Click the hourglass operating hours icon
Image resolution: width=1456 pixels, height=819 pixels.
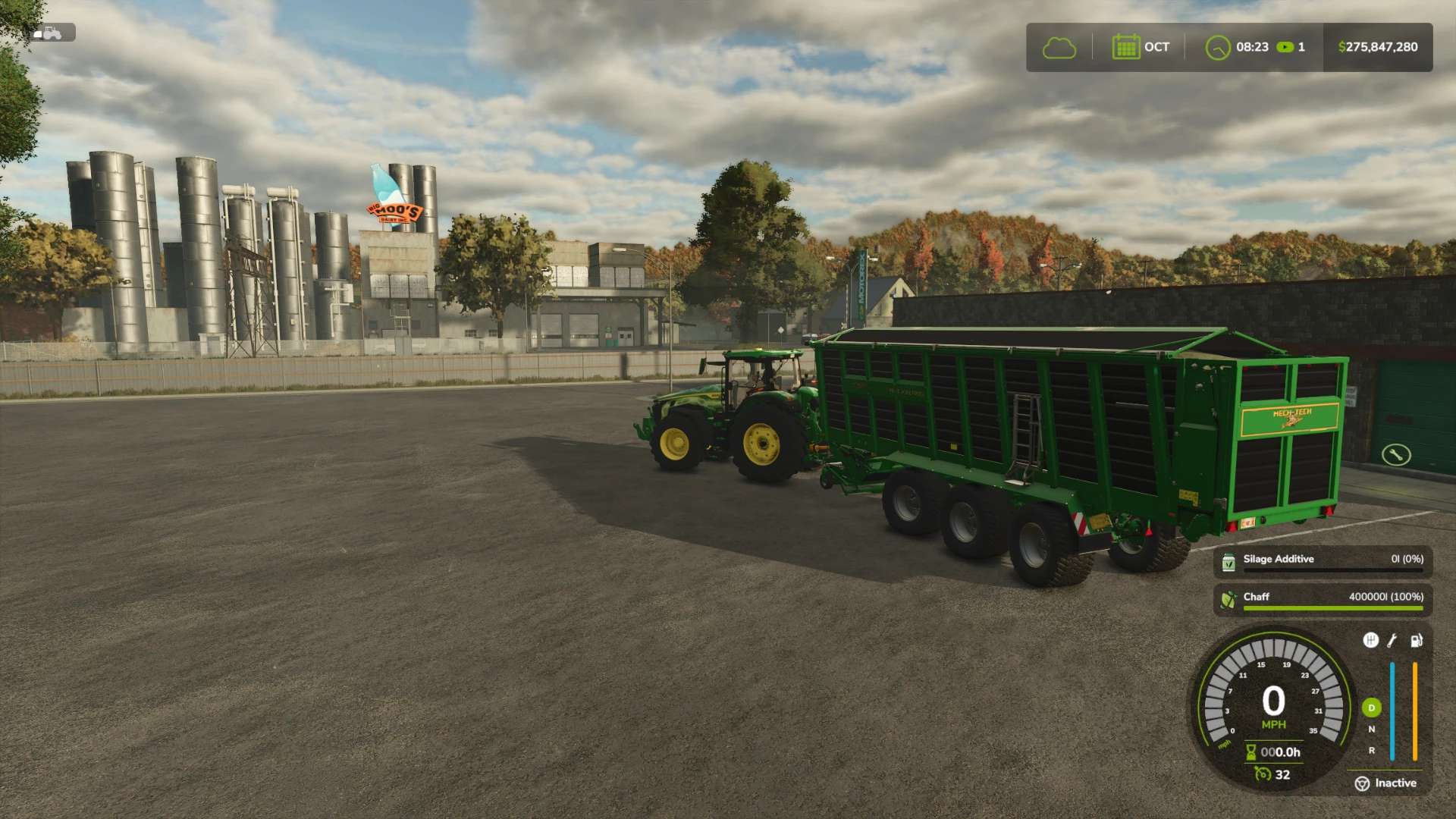point(1250,752)
